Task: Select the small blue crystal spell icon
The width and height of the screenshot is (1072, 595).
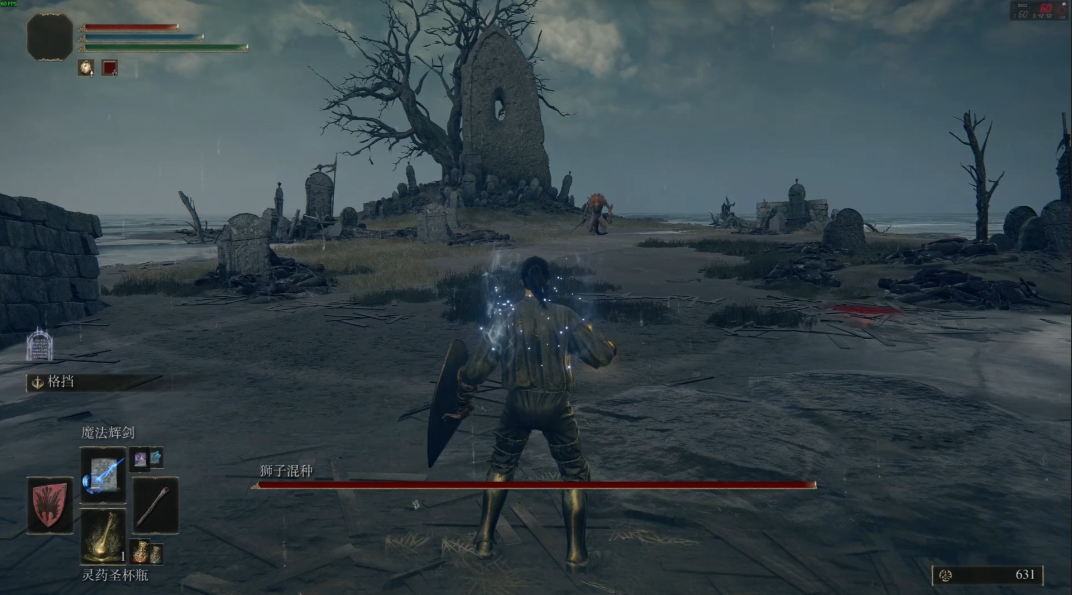Action: tap(155, 458)
